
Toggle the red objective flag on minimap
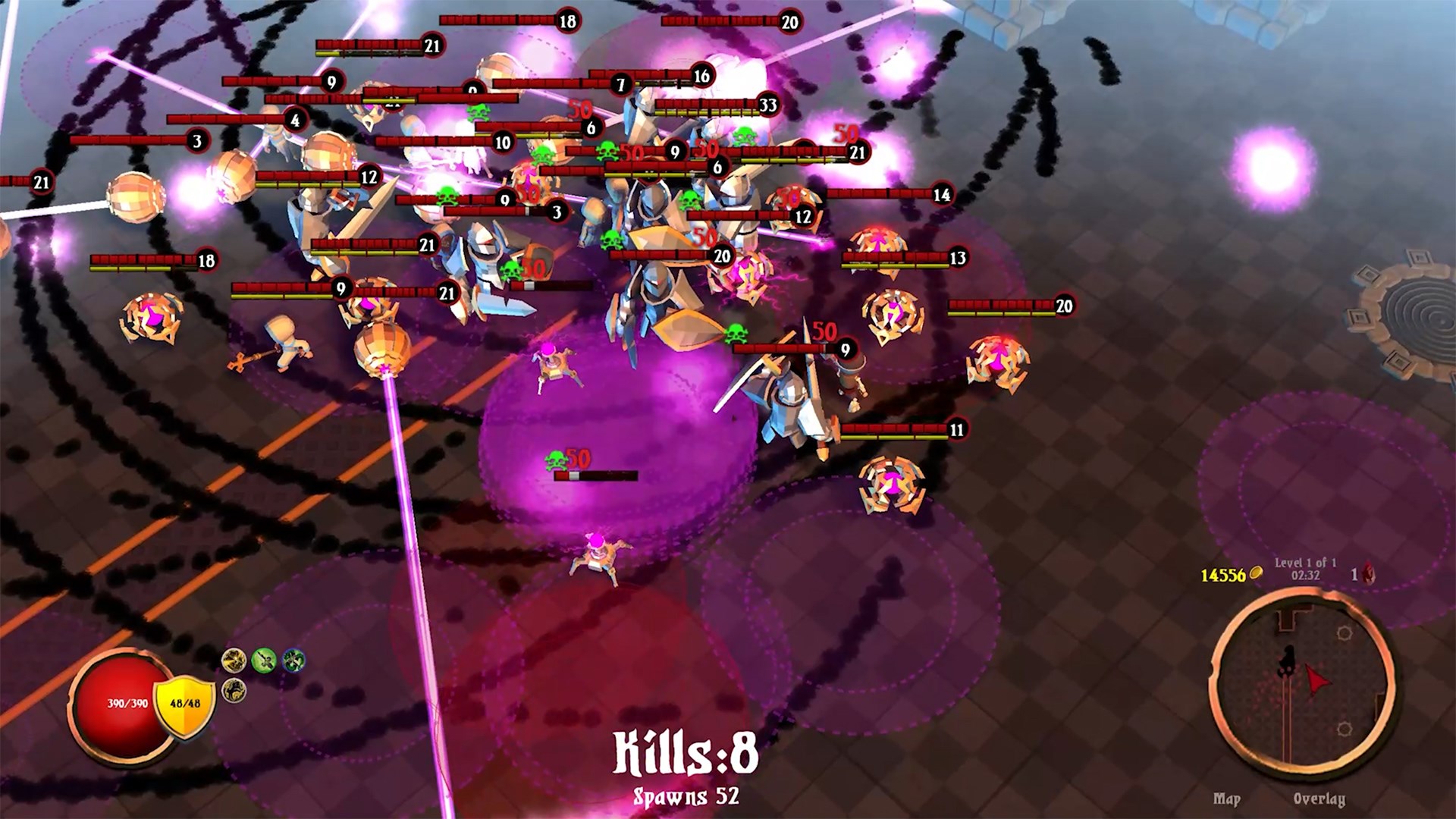[1316, 679]
